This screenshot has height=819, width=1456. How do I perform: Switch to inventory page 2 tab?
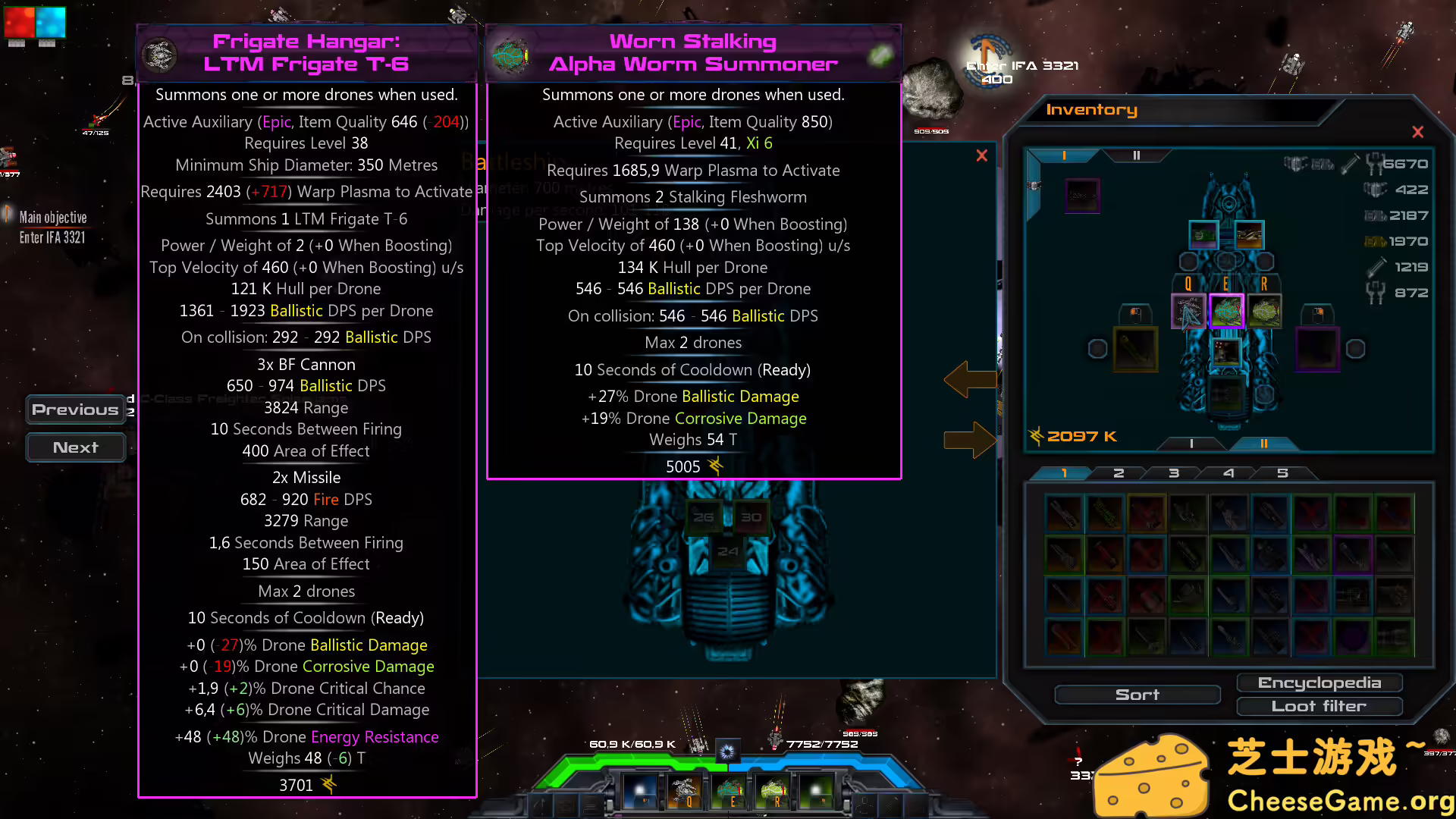click(x=1119, y=473)
